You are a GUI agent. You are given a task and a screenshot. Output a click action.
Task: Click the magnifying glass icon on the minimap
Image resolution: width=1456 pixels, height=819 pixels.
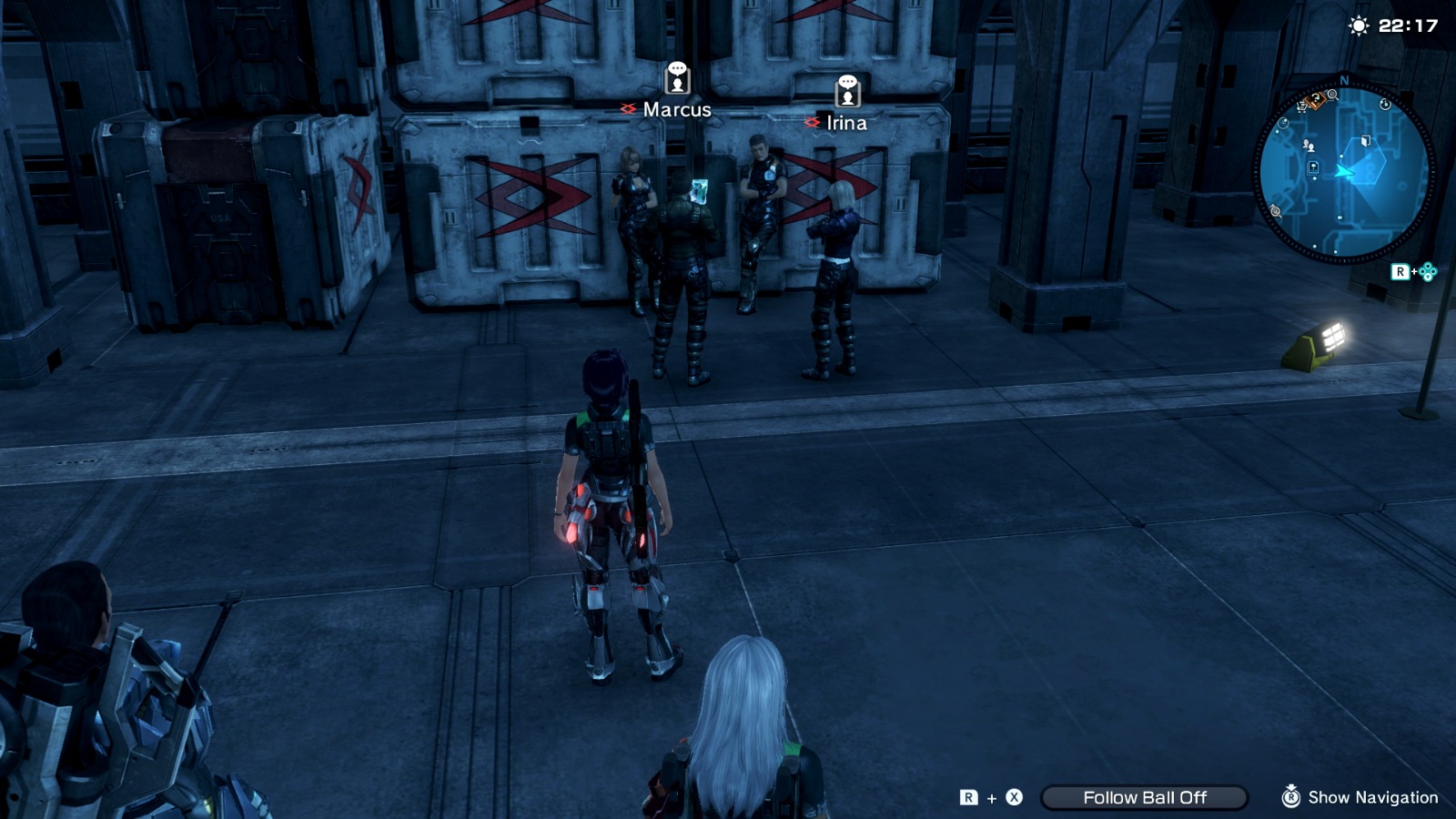click(x=1331, y=96)
